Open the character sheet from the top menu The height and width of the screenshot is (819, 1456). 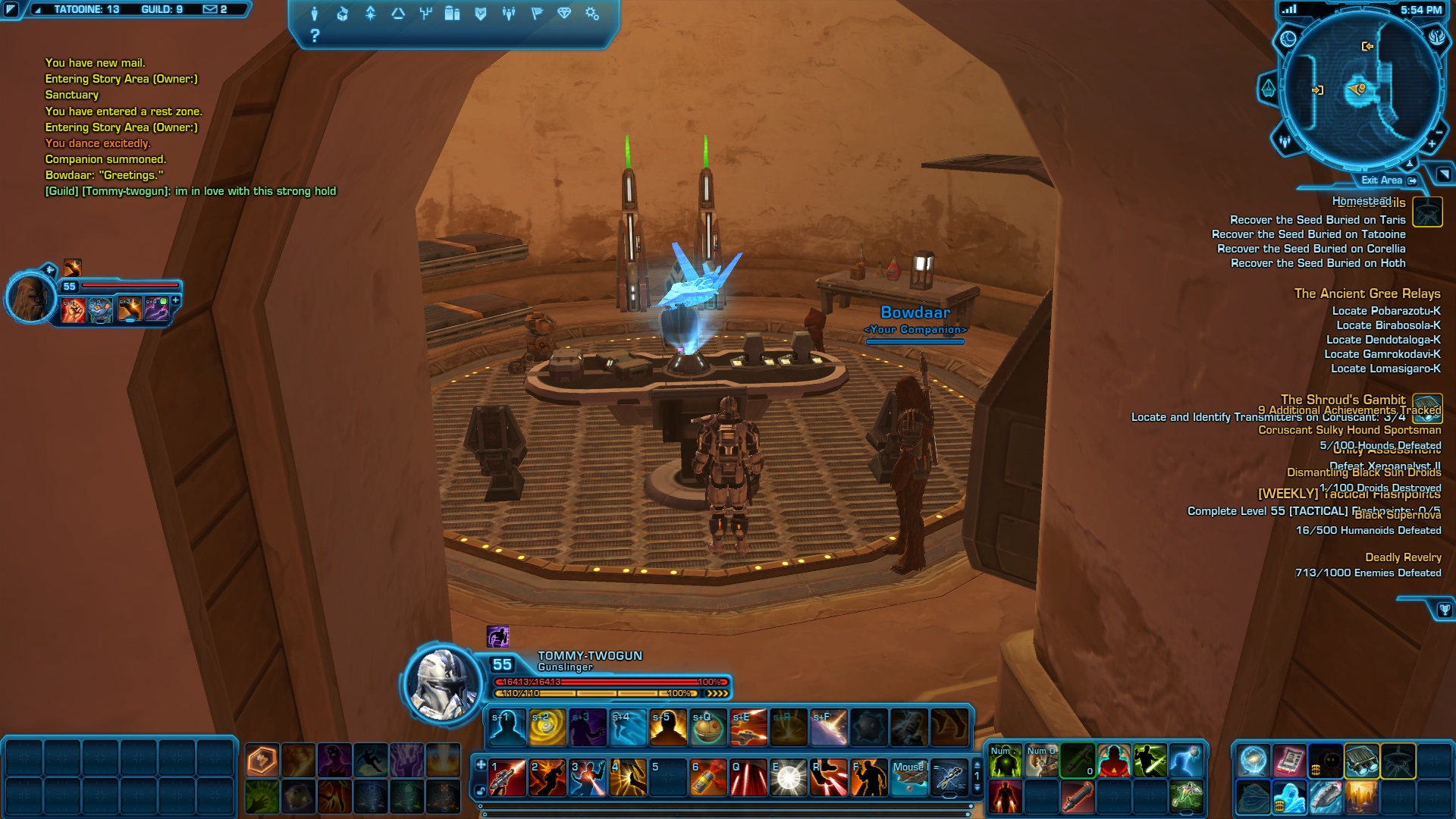[315, 14]
